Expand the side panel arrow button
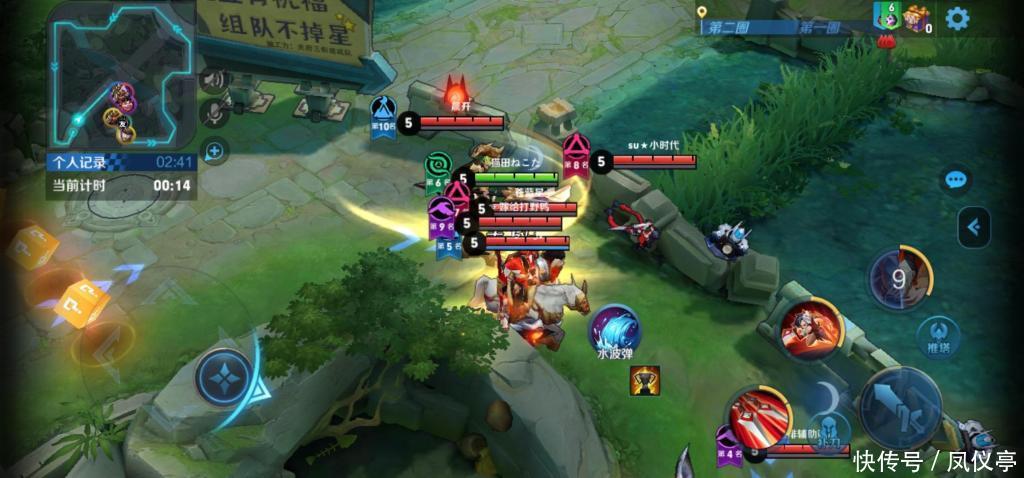The width and height of the screenshot is (1024, 478). coord(974,227)
